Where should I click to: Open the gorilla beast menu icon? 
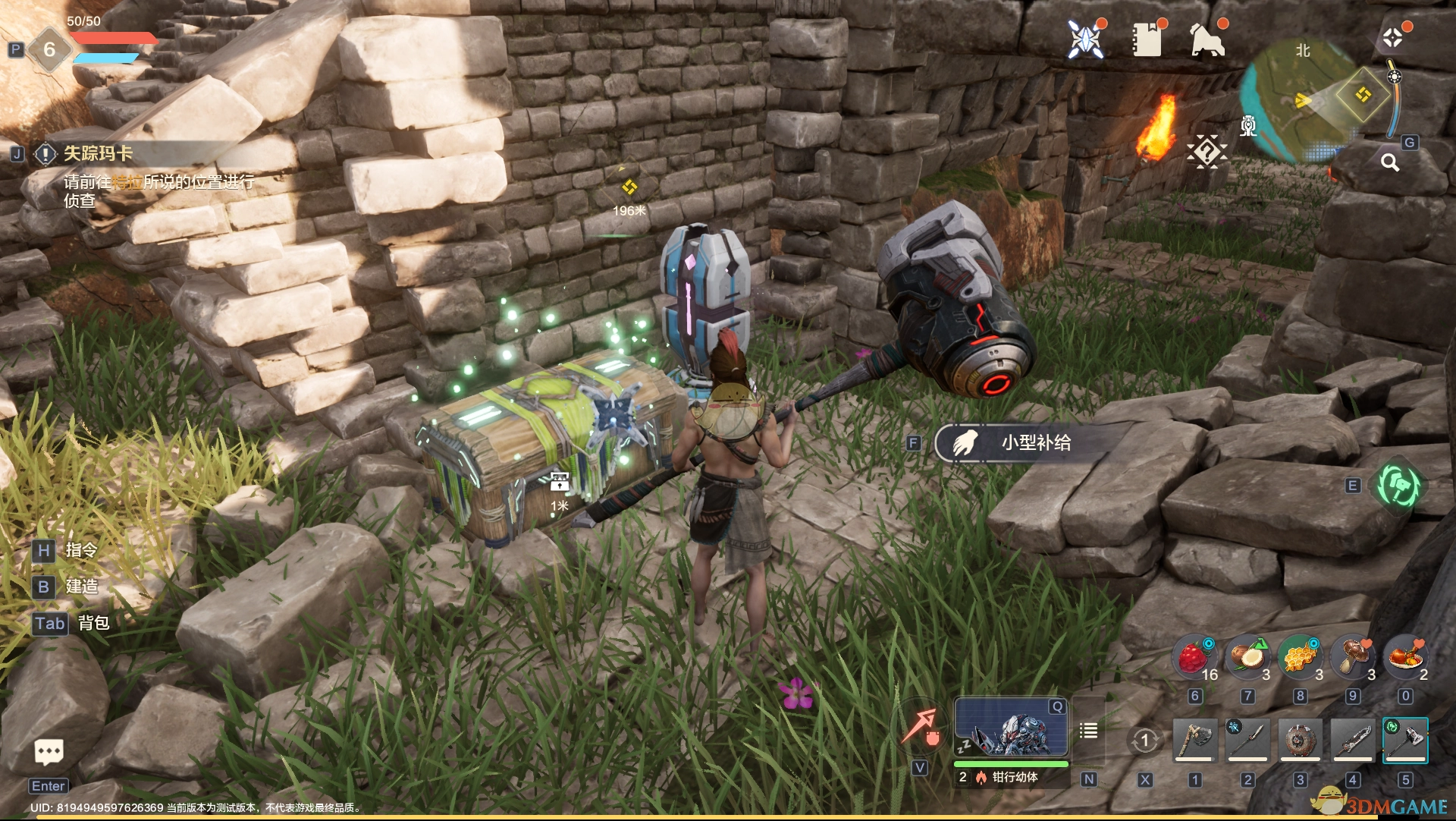[1207, 39]
